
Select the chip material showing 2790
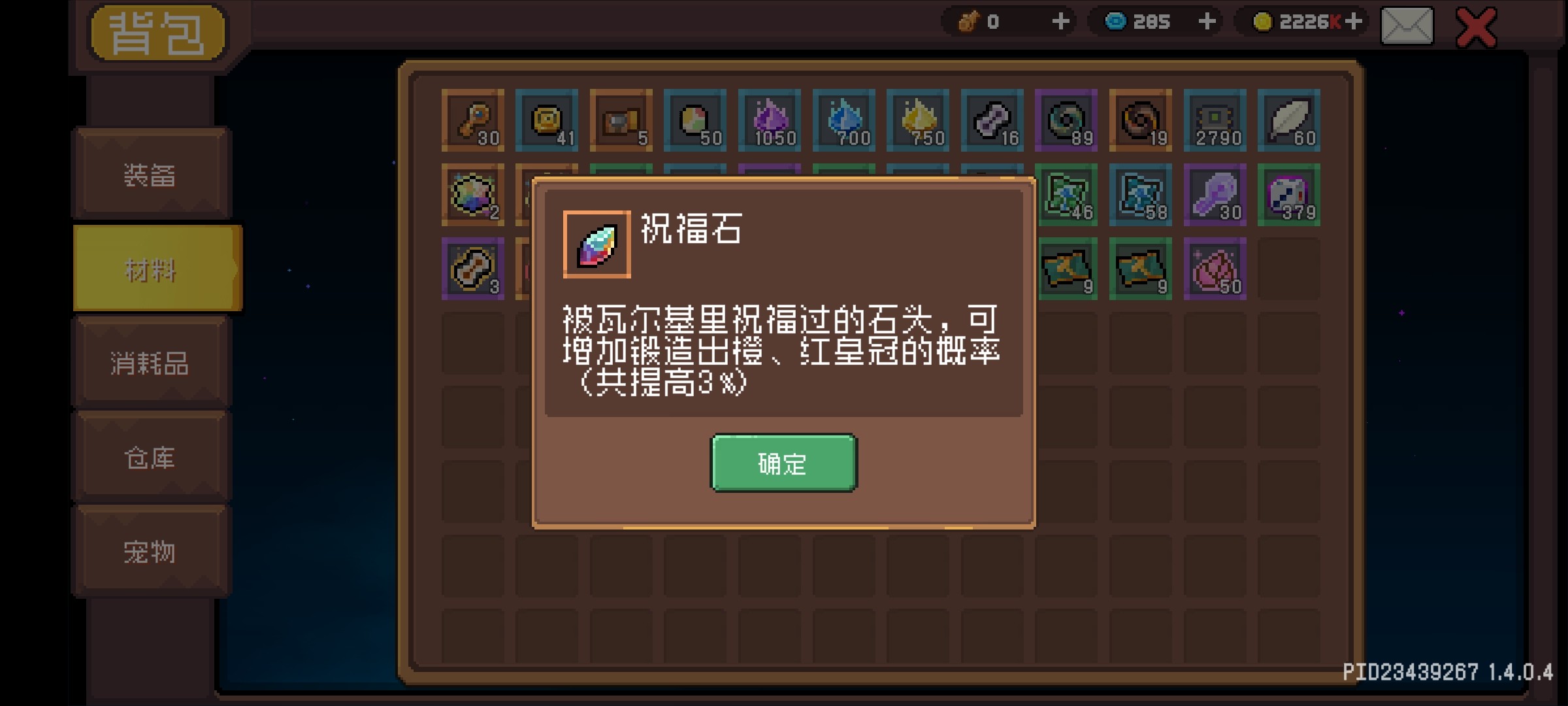coord(1214,121)
